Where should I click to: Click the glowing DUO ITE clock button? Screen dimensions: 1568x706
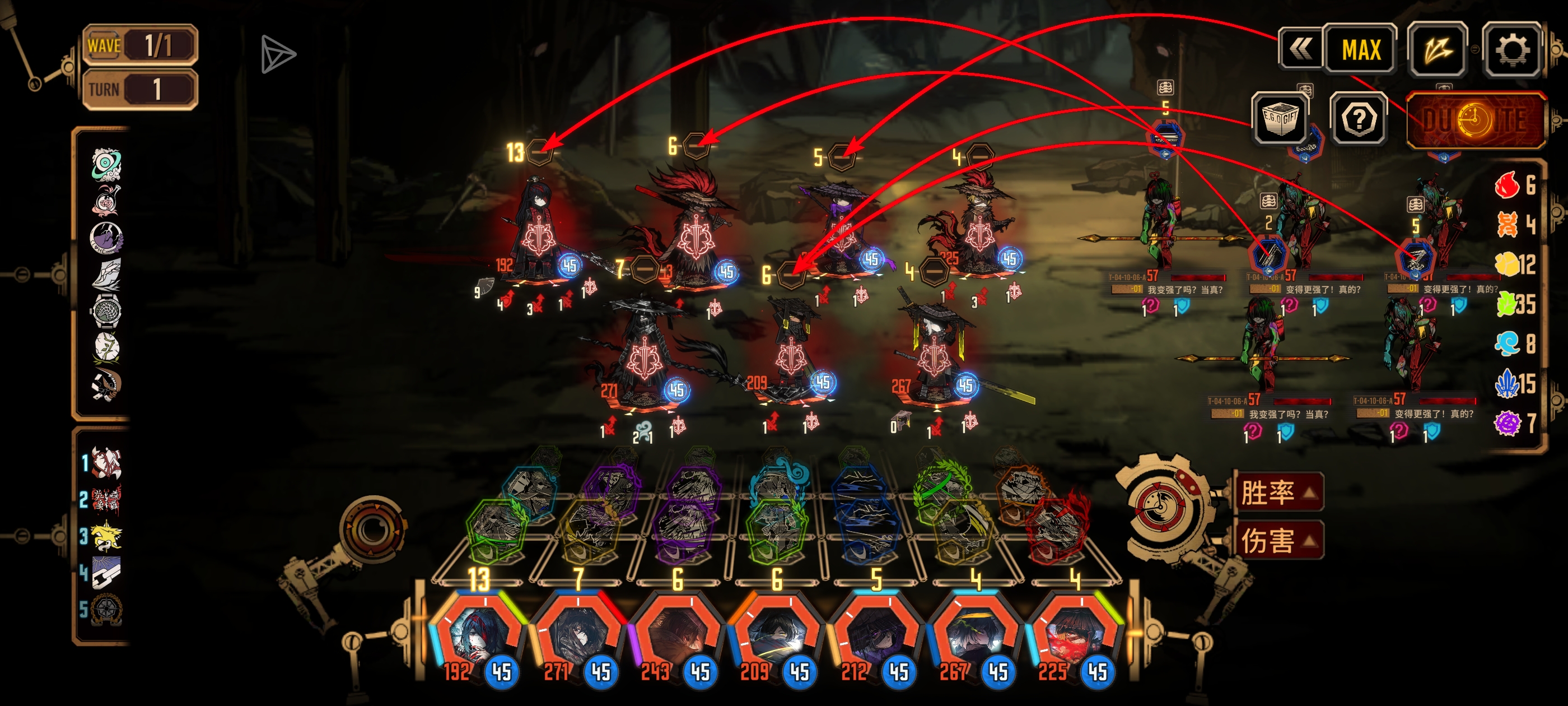click(1476, 120)
